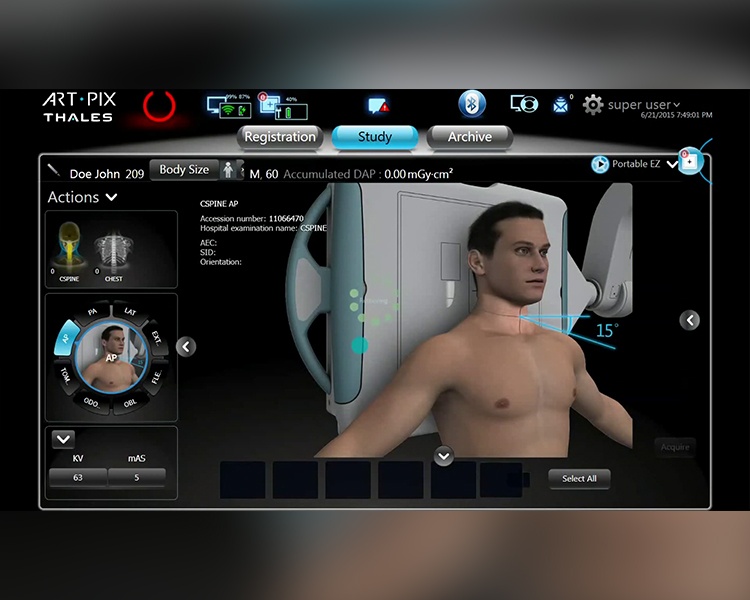Choose the PA view on the wheel
This screenshot has height=600, width=750.
(93, 312)
